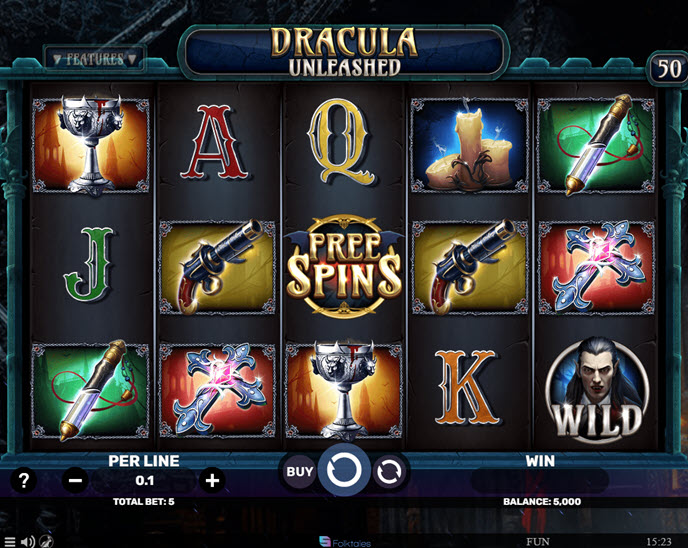
Task: Toggle the sound speaker icon
Action: pyautogui.click(x=28, y=541)
